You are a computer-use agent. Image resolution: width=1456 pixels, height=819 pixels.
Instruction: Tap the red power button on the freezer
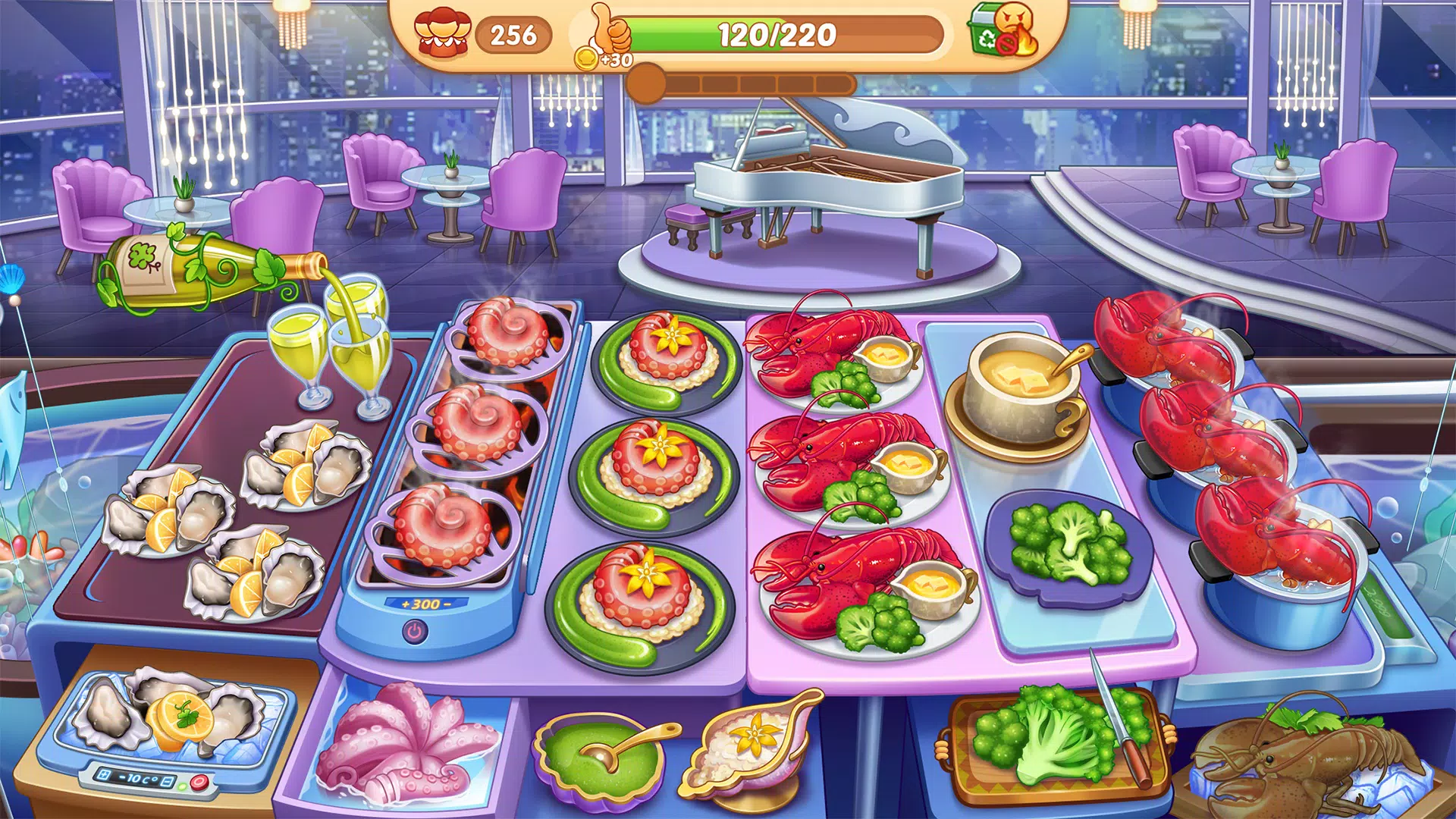199,782
